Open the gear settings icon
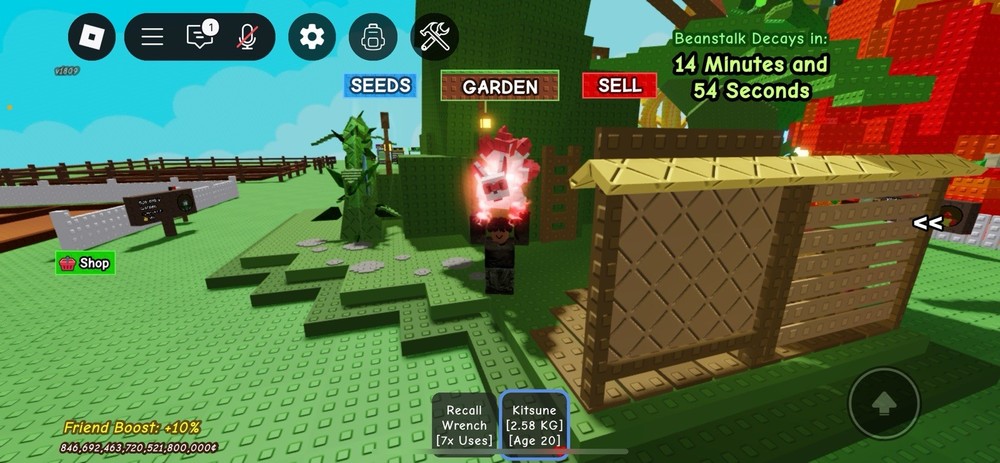The image size is (1000, 463). (312, 37)
